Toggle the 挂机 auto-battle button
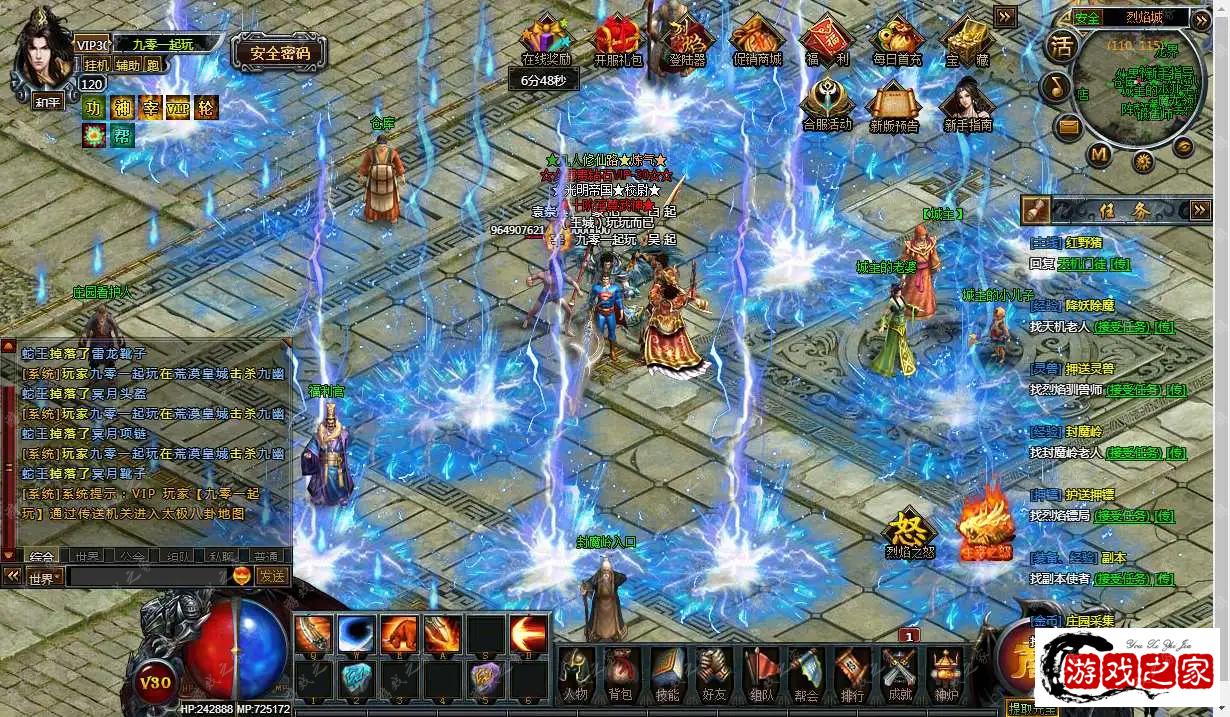Image resolution: width=1230 pixels, height=717 pixels. [95, 65]
